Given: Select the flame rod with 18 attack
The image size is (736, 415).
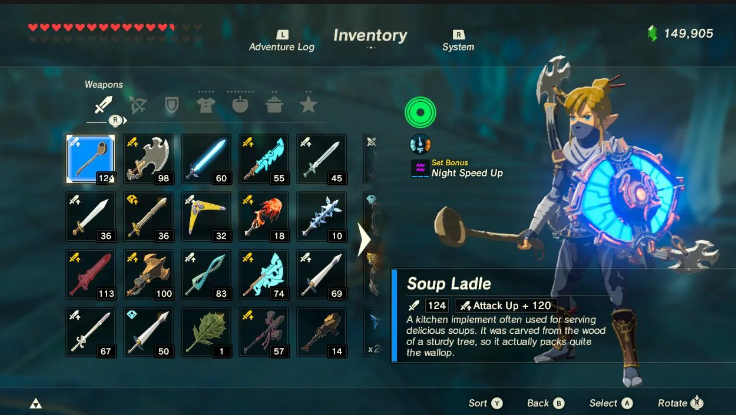Looking at the screenshot, I should [x=264, y=216].
